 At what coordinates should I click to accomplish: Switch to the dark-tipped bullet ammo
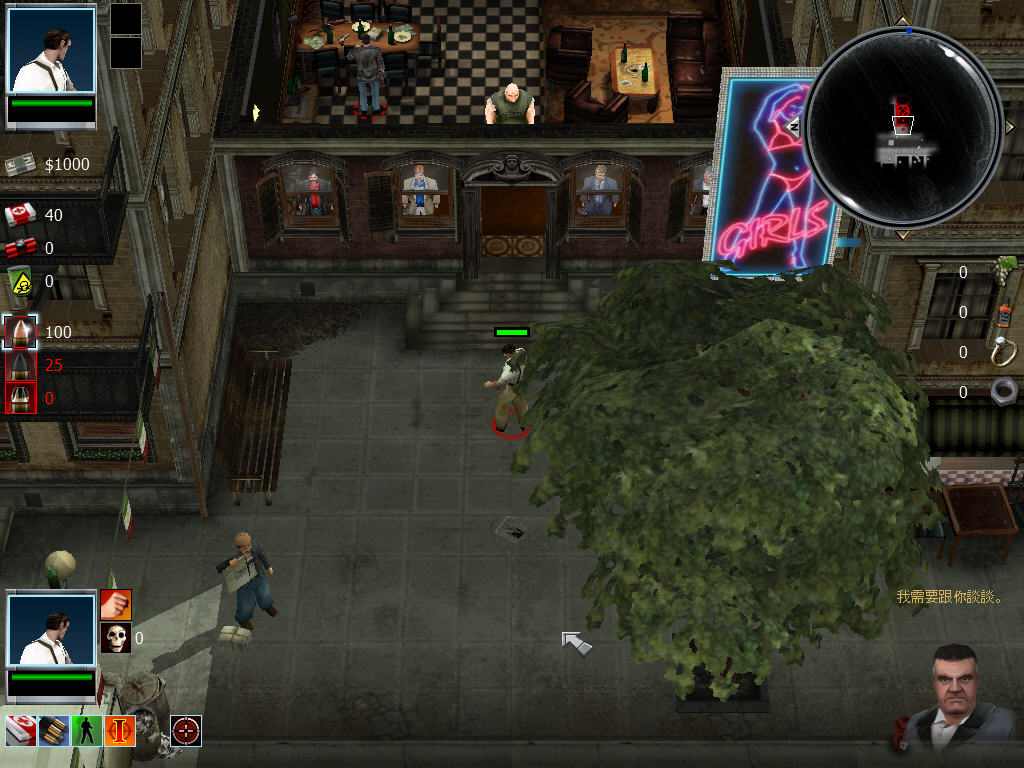(20, 365)
